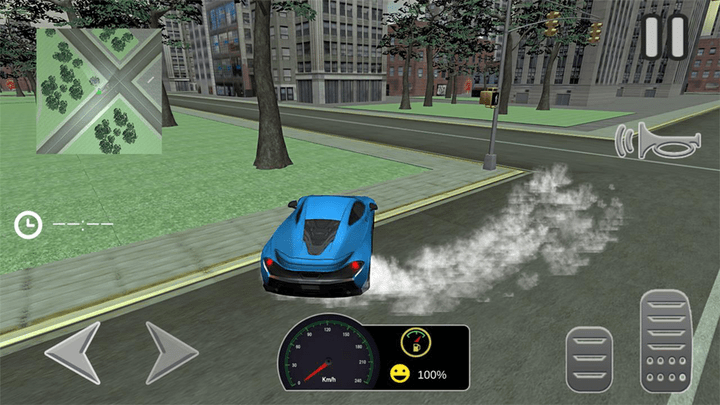720x405 pixels.
Task: Tap the brake pedal
Action: (589, 357)
